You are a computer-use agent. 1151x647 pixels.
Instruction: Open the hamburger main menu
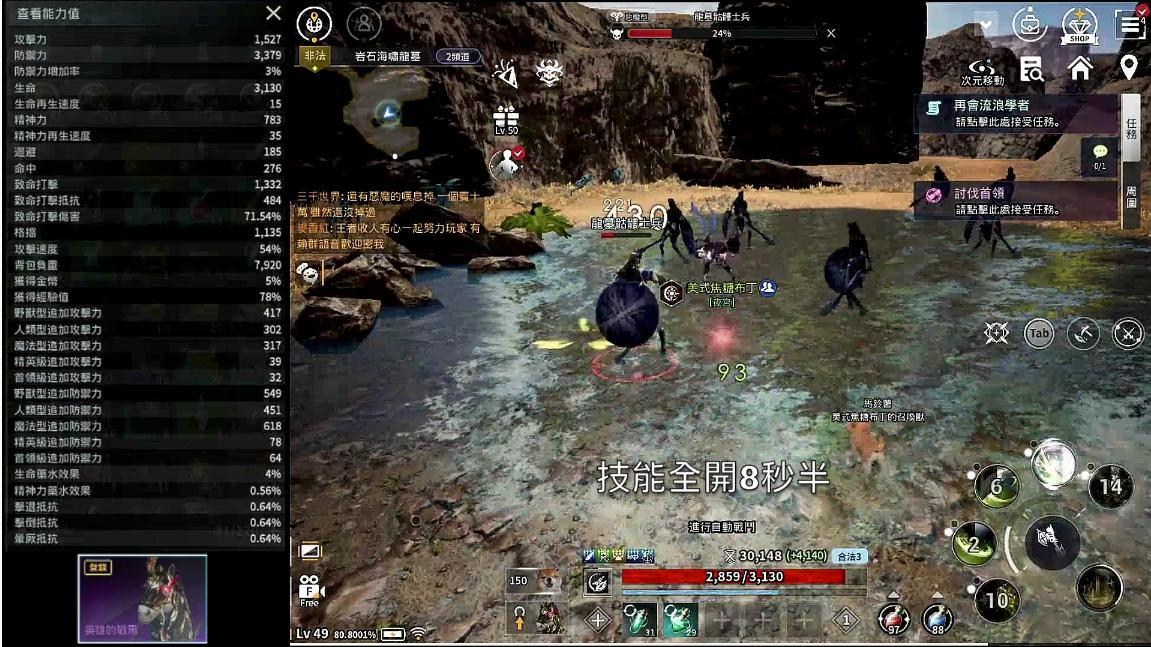(x=1132, y=25)
